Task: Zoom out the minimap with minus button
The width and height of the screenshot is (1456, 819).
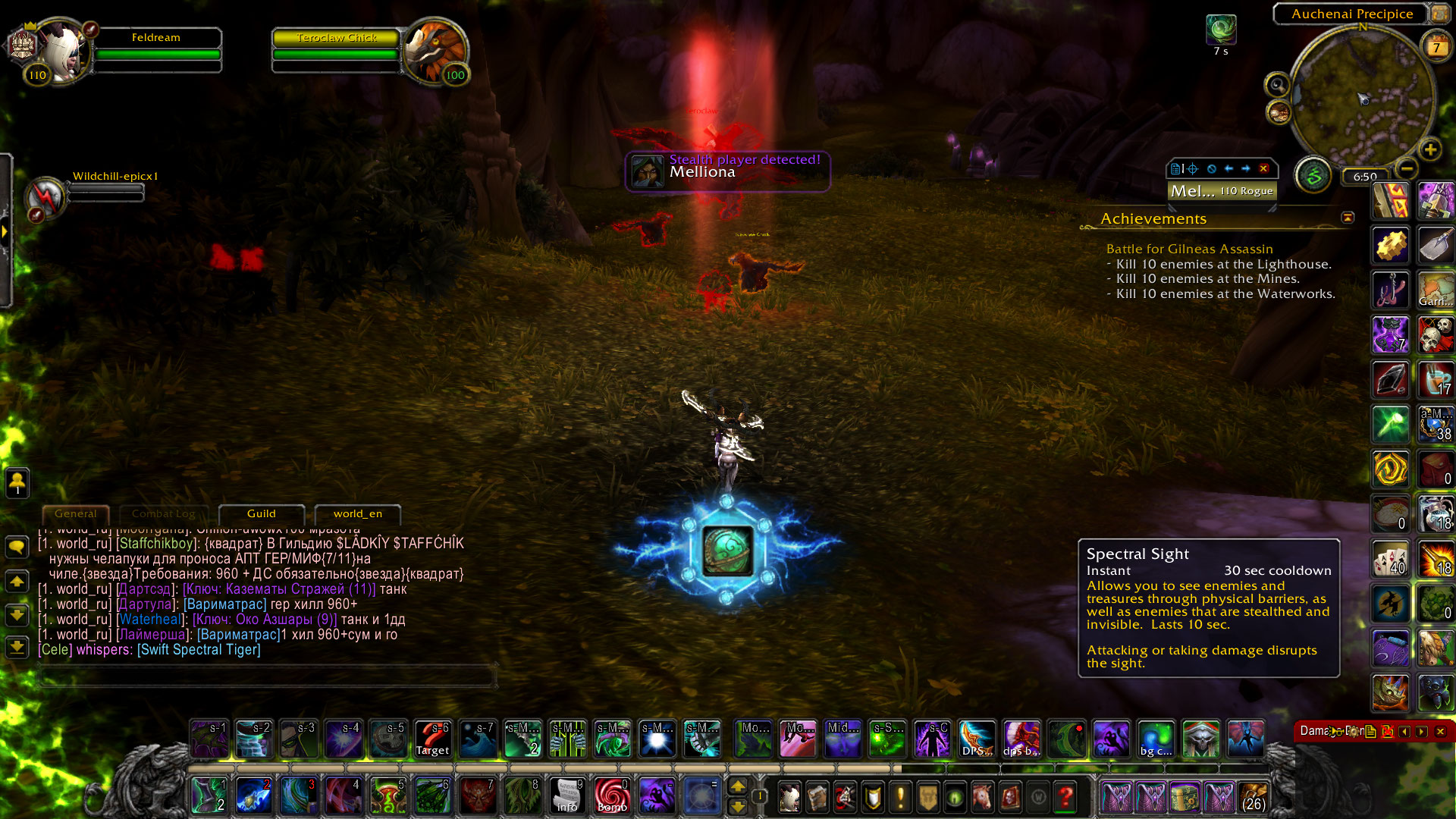Action: click(x=1407, y=168)
